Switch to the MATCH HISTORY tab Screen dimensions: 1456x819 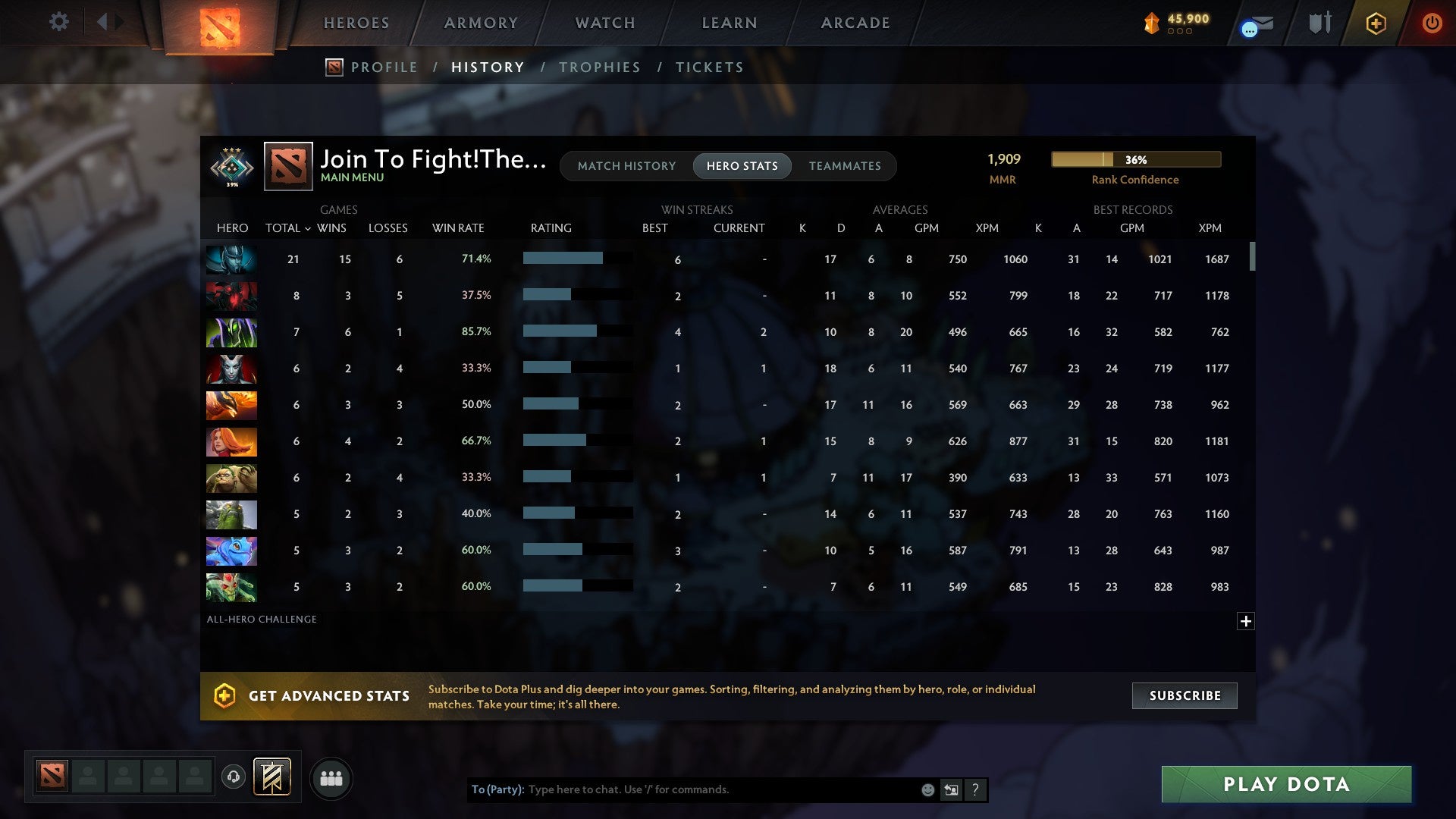tap(626, 166)
